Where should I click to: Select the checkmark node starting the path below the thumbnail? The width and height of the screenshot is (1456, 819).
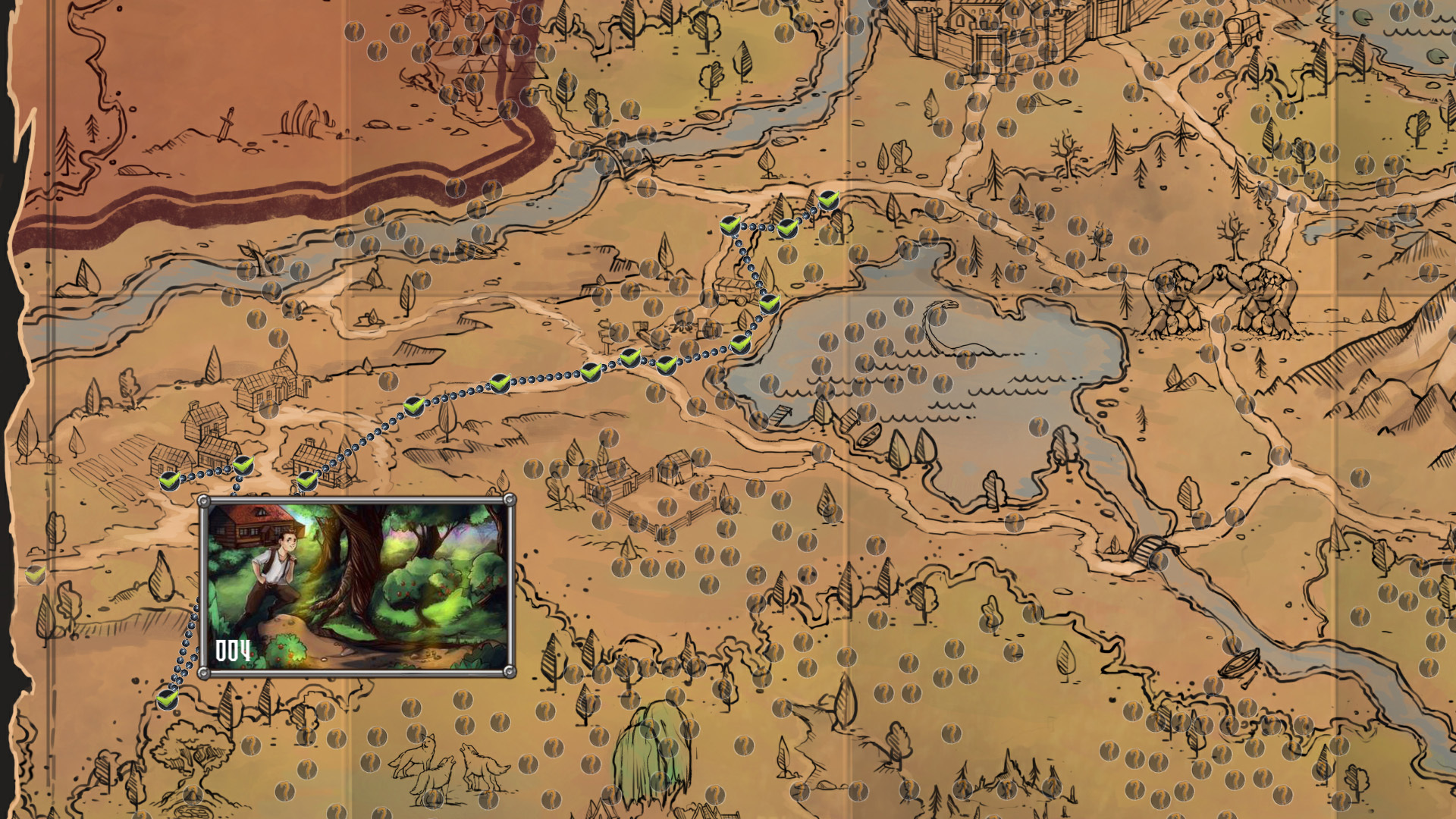168,697
